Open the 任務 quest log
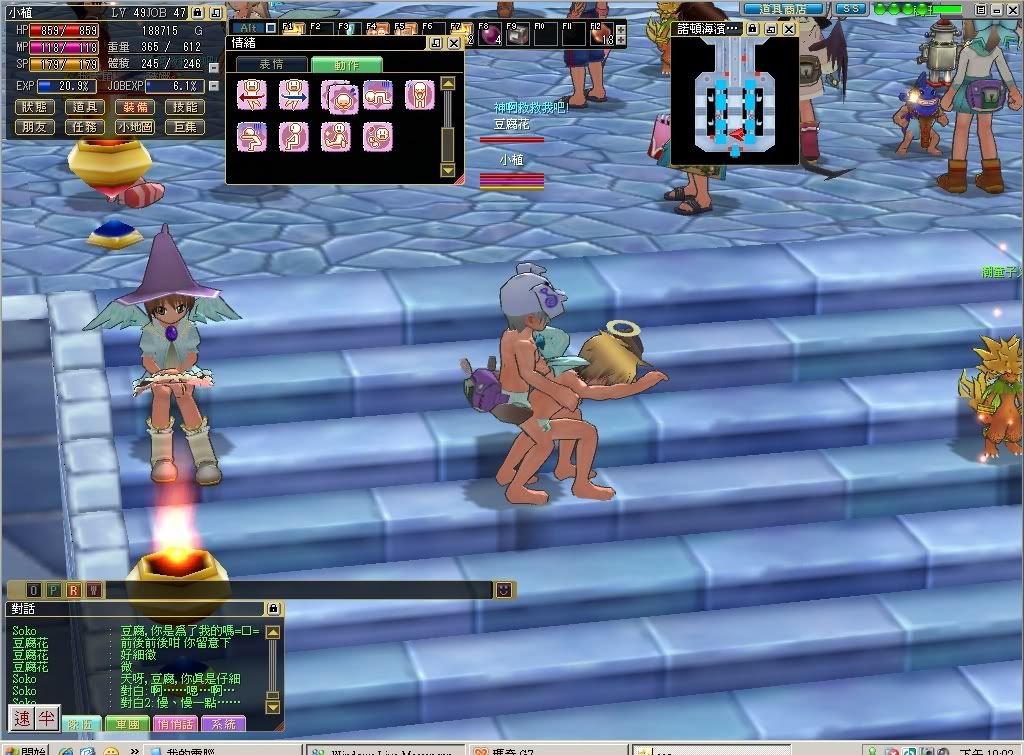The height and width of the screenshot is (755, 1024). tap(85, 127)
